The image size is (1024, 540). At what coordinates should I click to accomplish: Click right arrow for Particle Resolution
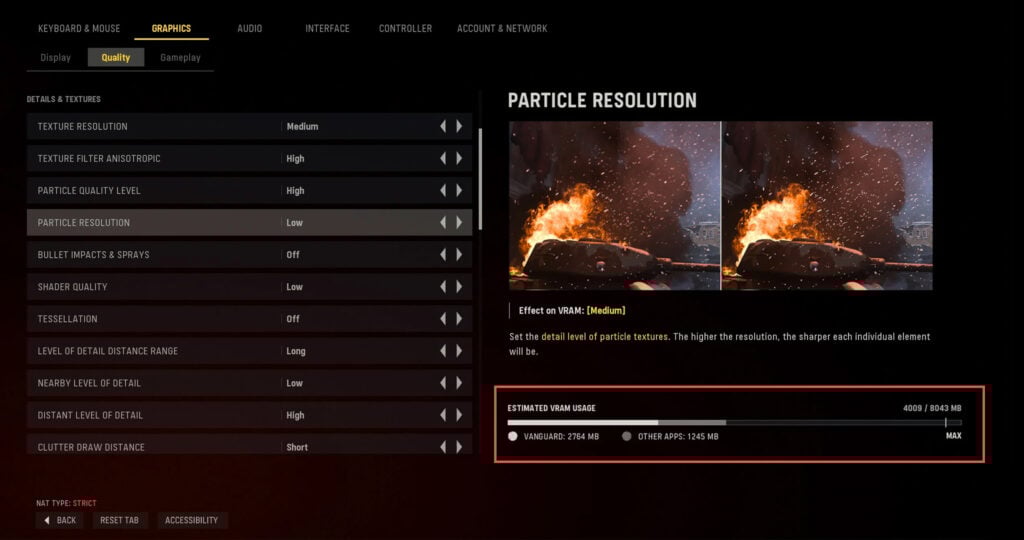coord(459,222)
